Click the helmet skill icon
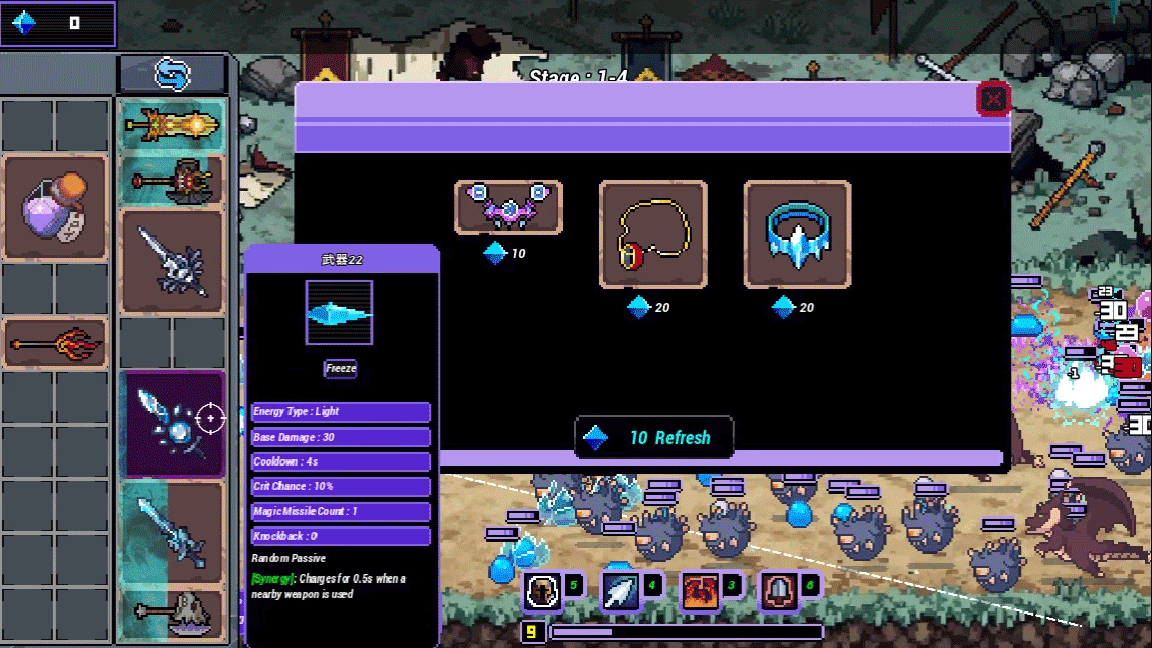The height and width of the screenshot is (648, 1152). pos(543,592)
